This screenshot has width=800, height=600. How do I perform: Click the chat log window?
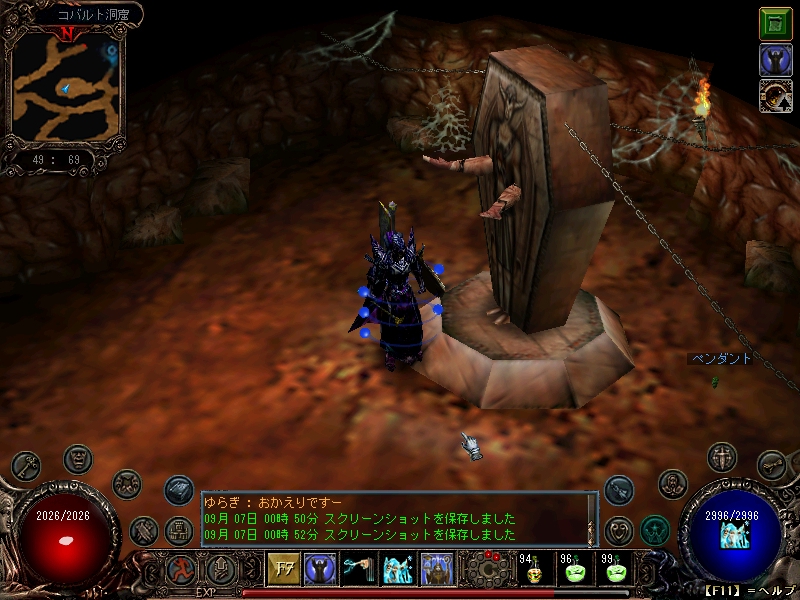[x=397, y=519]
